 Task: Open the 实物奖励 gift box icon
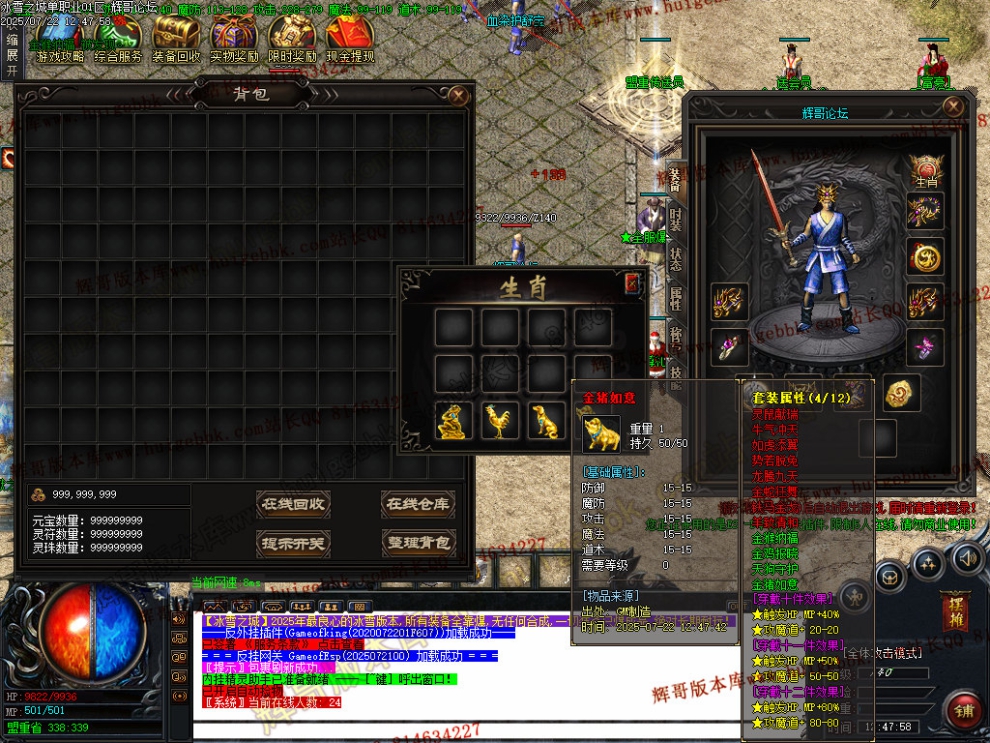click(x=234, y=42)
